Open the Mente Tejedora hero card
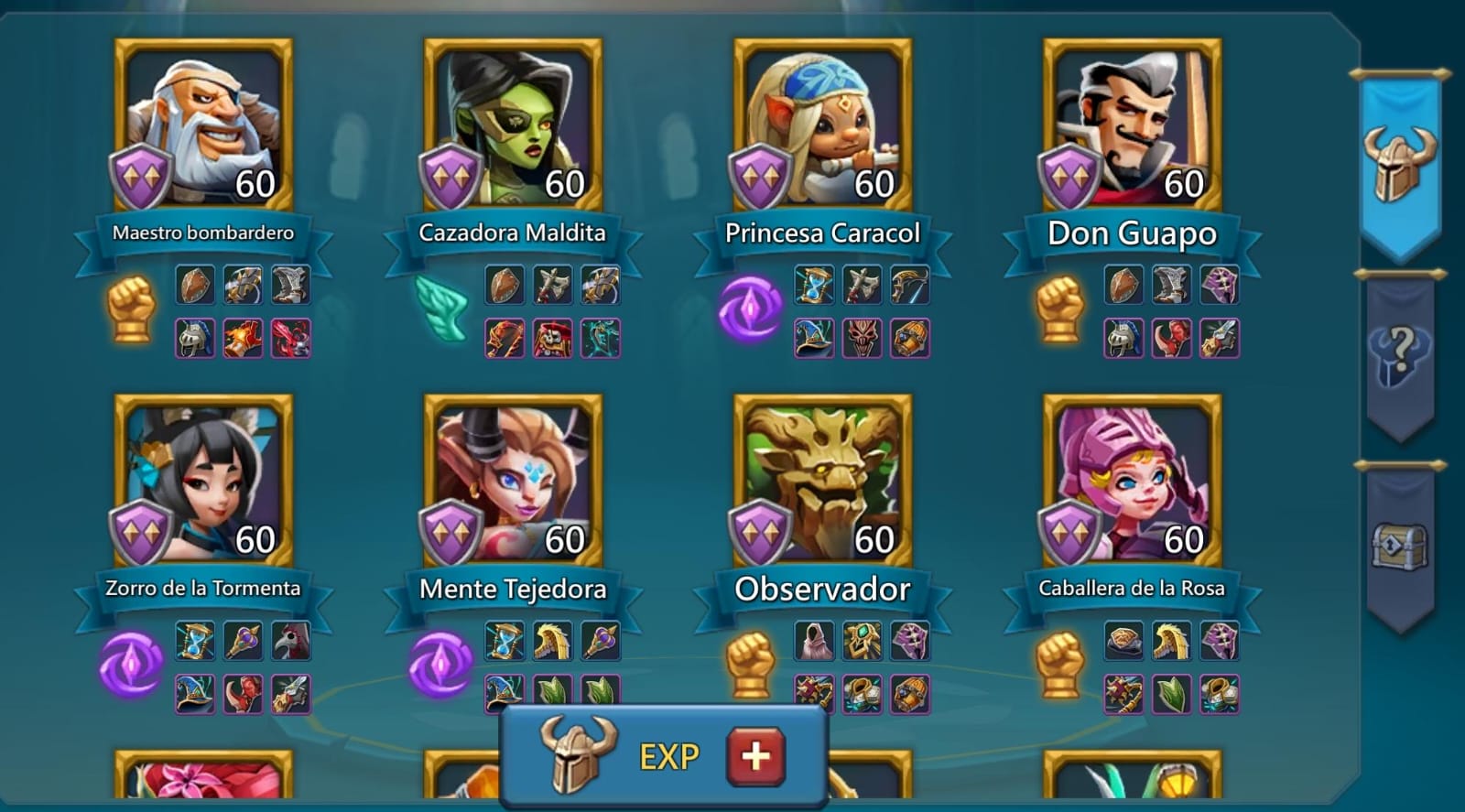Image resolution: width=1465 pixels, height=812 pixels. pyautogui.click(x=513, y=480)
